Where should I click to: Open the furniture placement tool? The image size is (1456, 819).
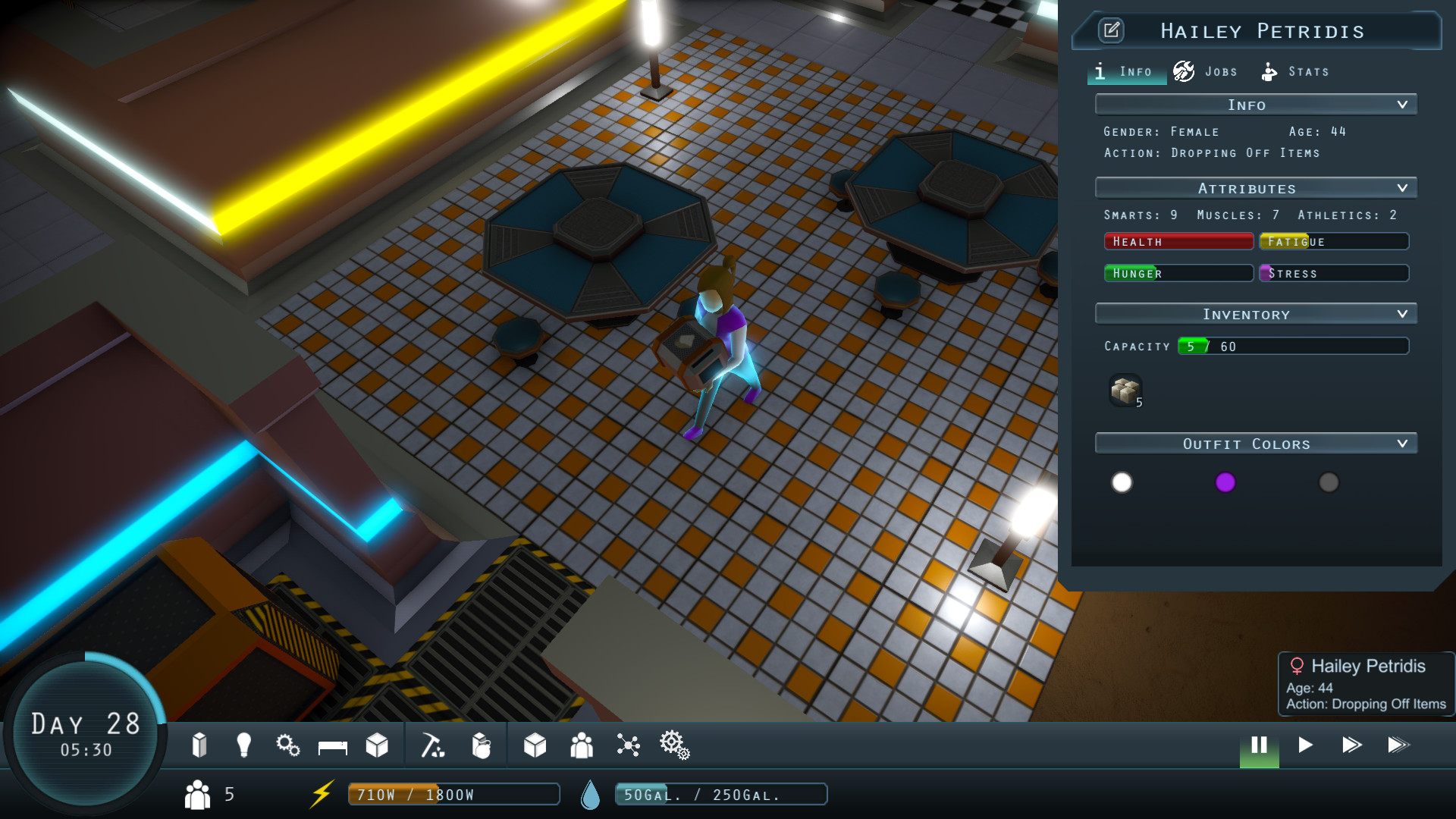(x=331, y=745)
